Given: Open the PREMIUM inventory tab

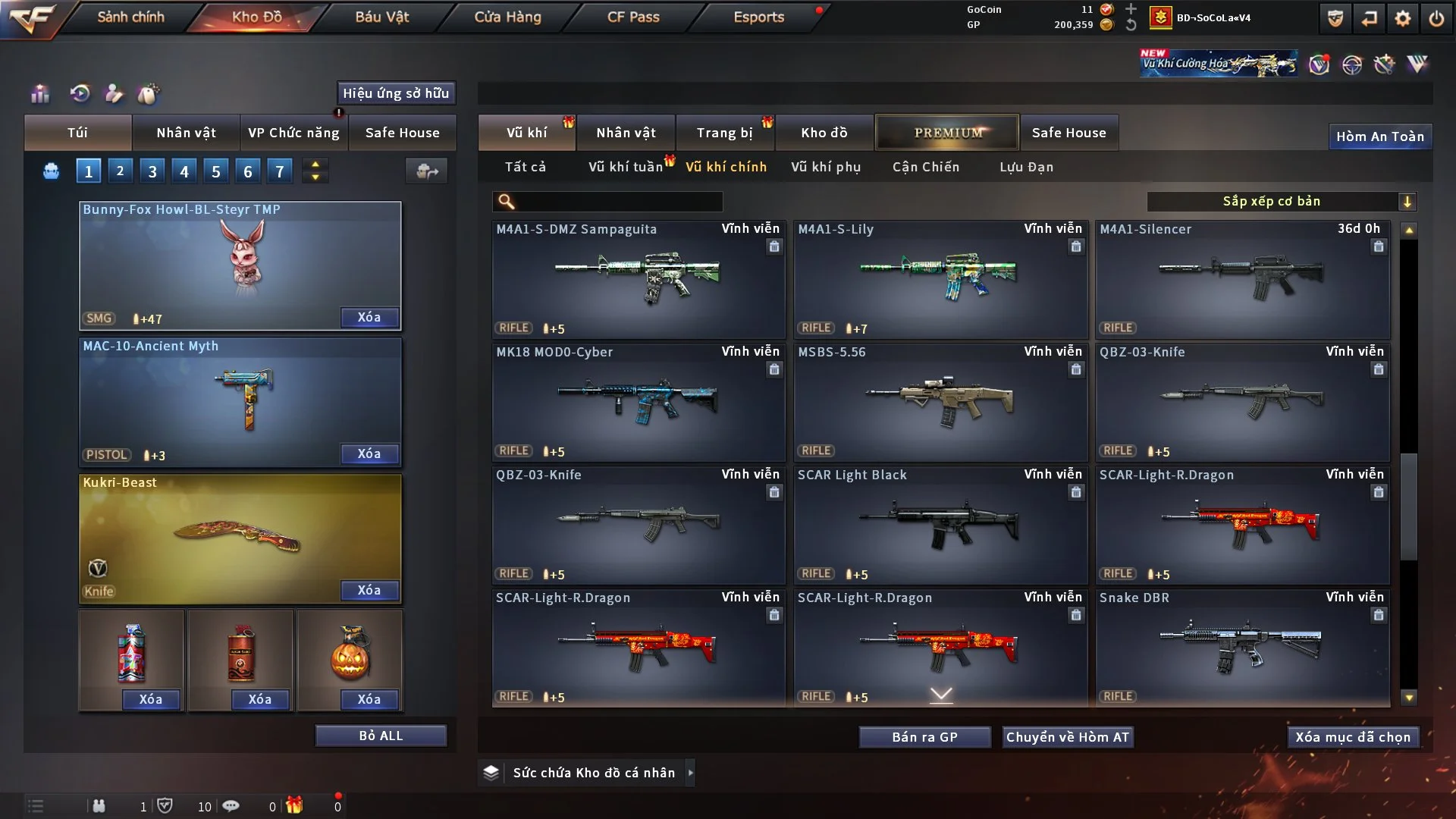Looking at the screenshot, I should 948,133.
